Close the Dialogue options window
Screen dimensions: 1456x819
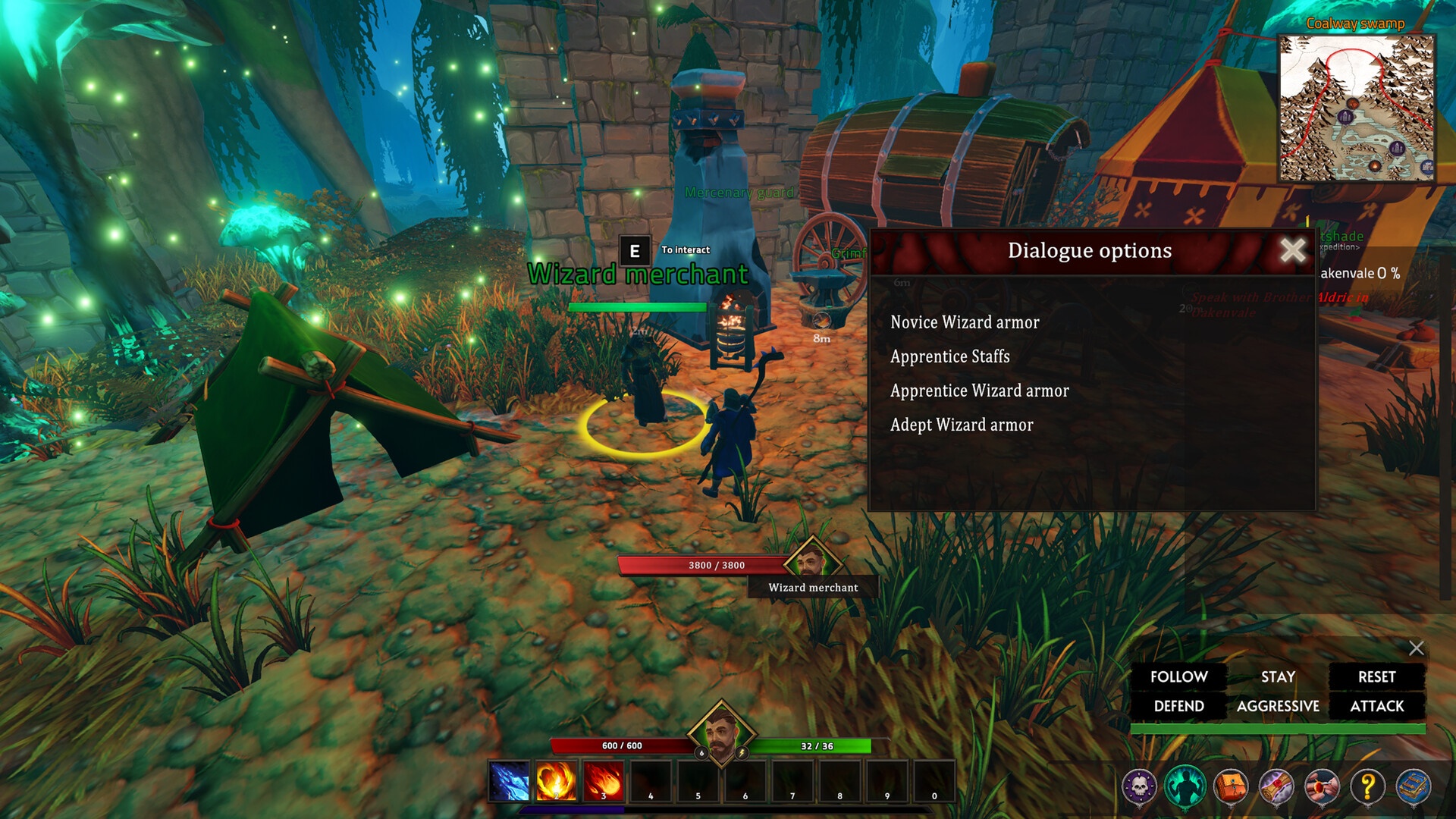coord(1293,249)
